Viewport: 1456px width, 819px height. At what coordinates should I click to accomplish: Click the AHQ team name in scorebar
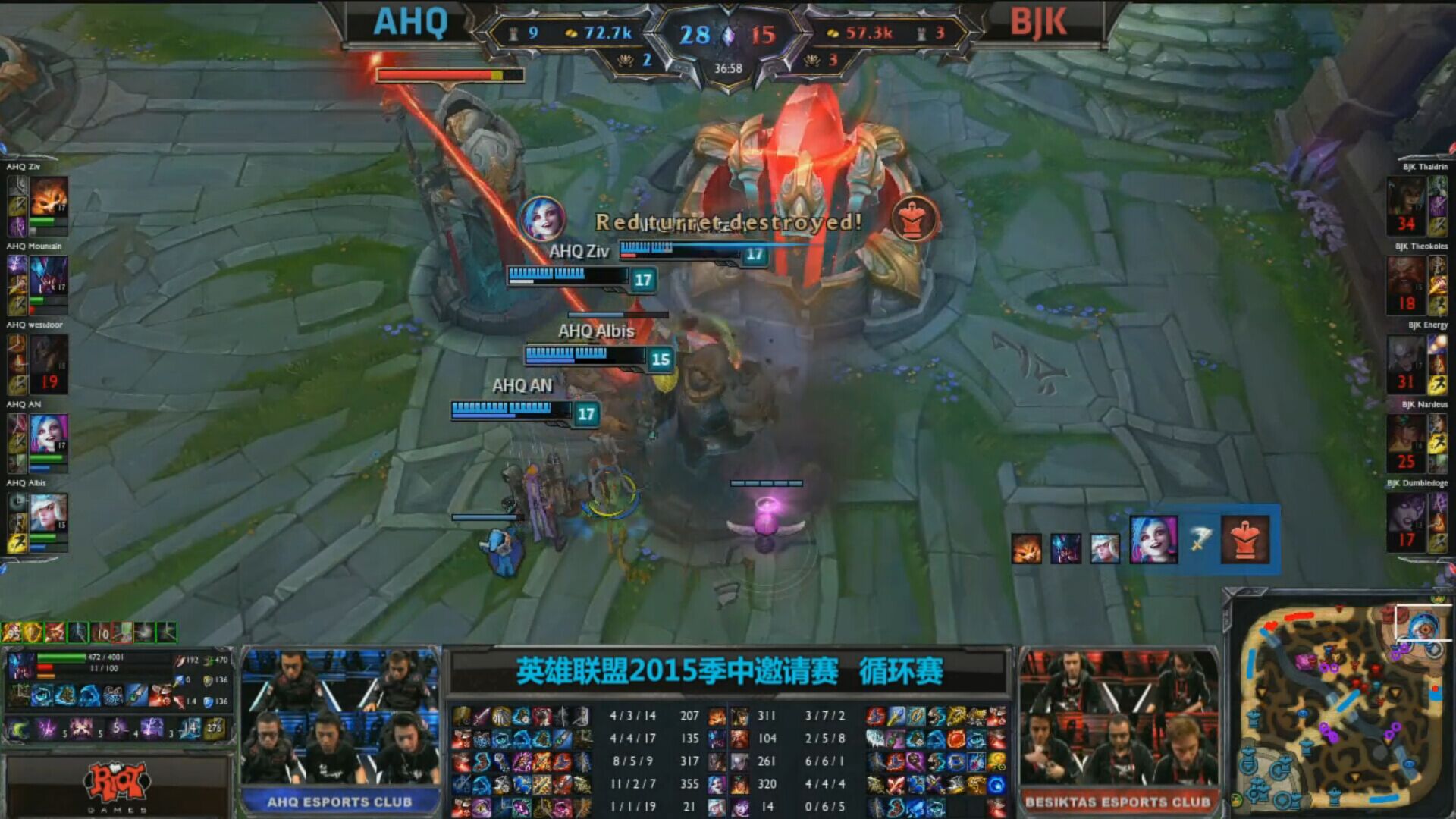pyautogui.click(x=410, y=23)
